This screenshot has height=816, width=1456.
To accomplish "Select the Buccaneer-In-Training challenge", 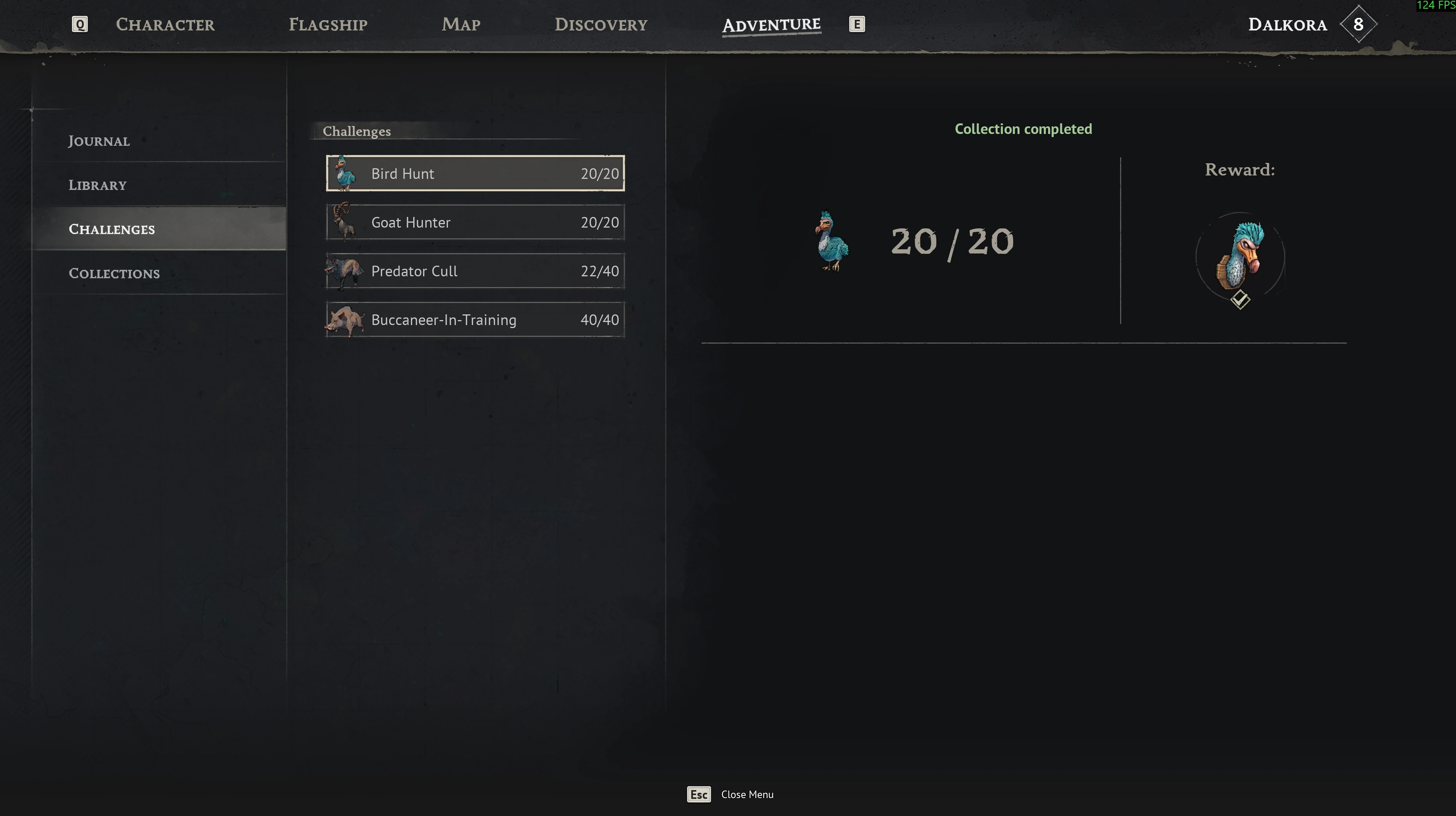I will click(x=475, y=319).
